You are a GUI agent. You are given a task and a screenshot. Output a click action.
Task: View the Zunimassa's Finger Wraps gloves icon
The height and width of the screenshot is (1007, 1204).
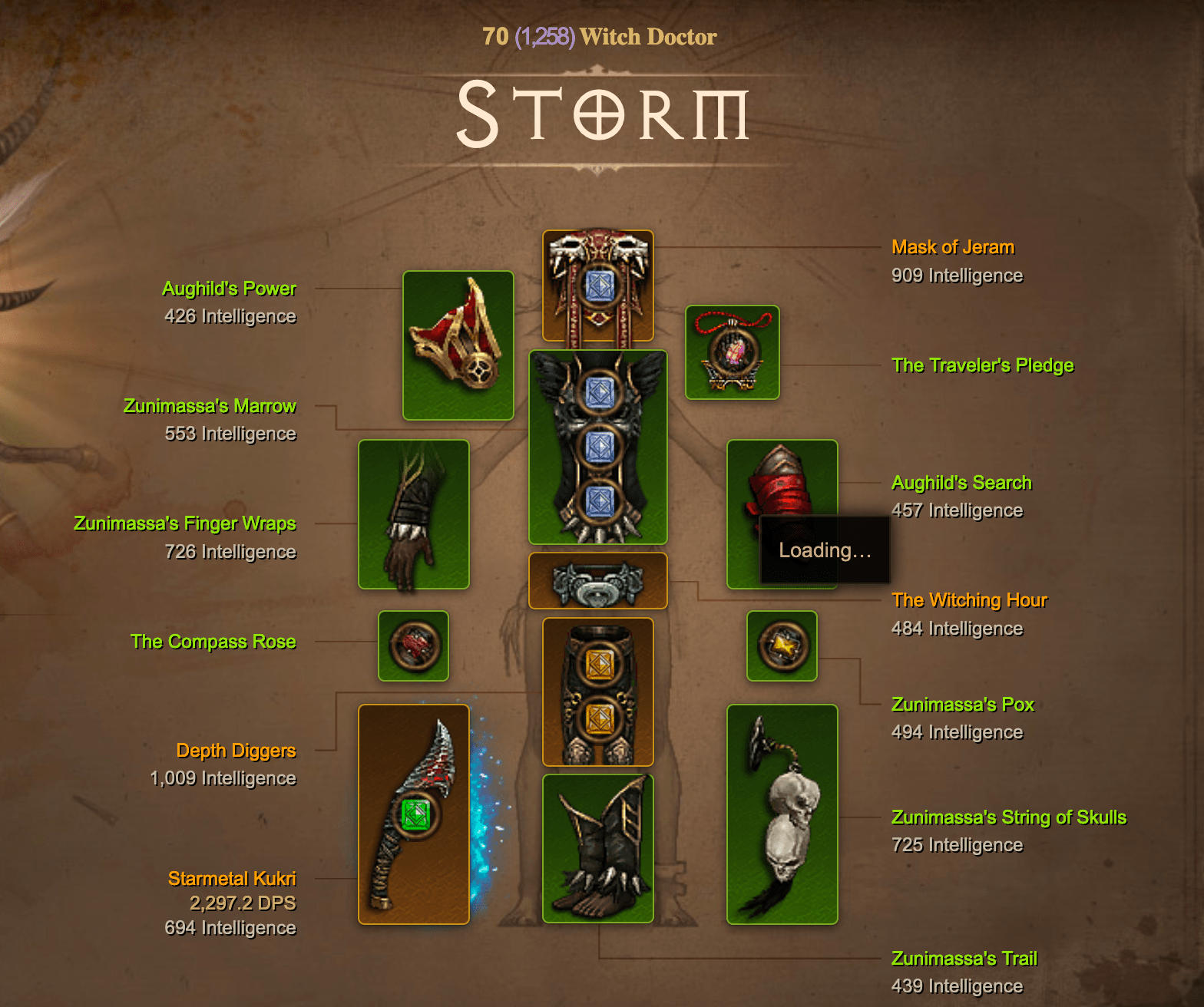tap(413, 514)
